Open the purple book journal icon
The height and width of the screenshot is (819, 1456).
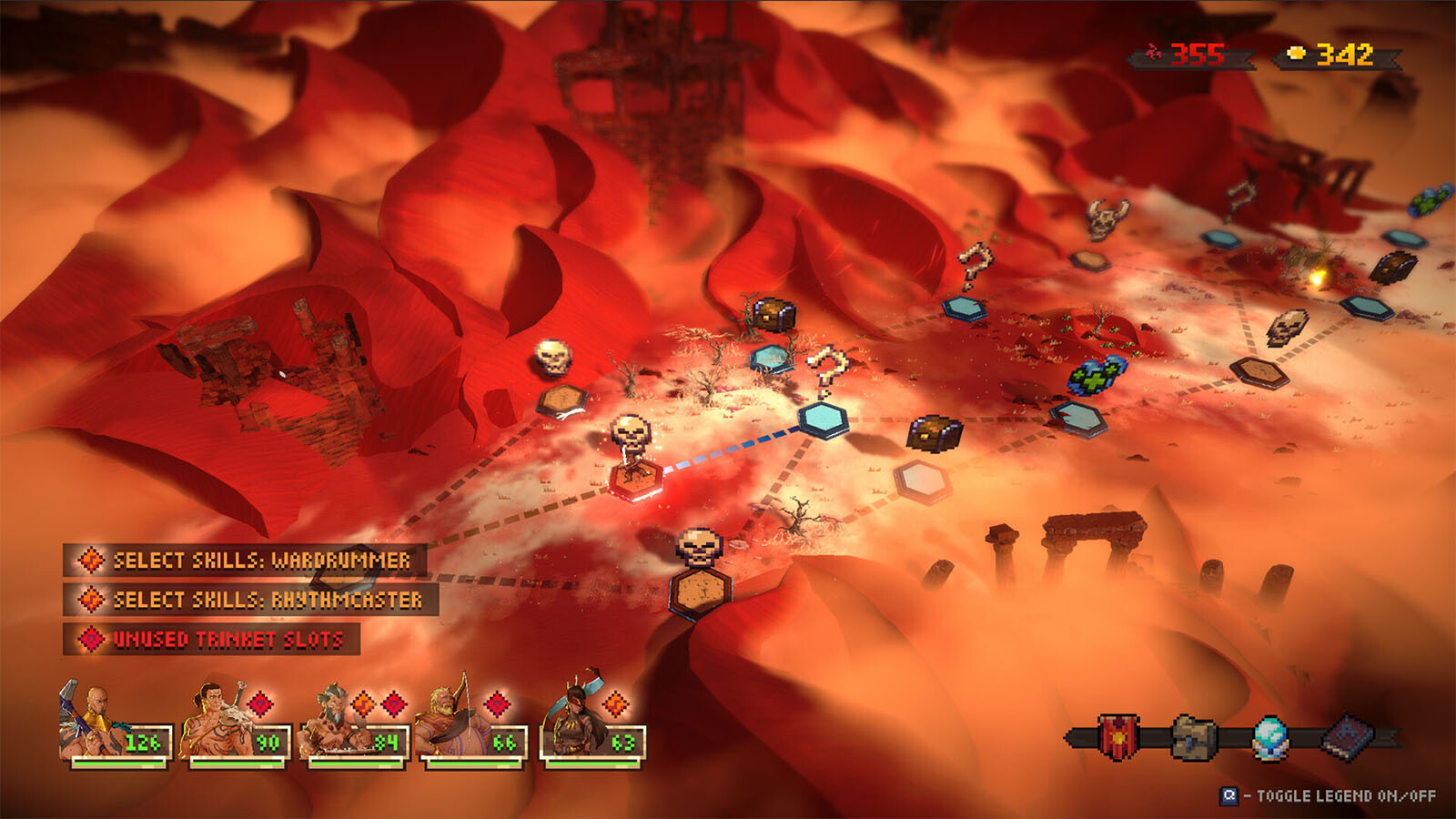click(x=1347, y=736)
